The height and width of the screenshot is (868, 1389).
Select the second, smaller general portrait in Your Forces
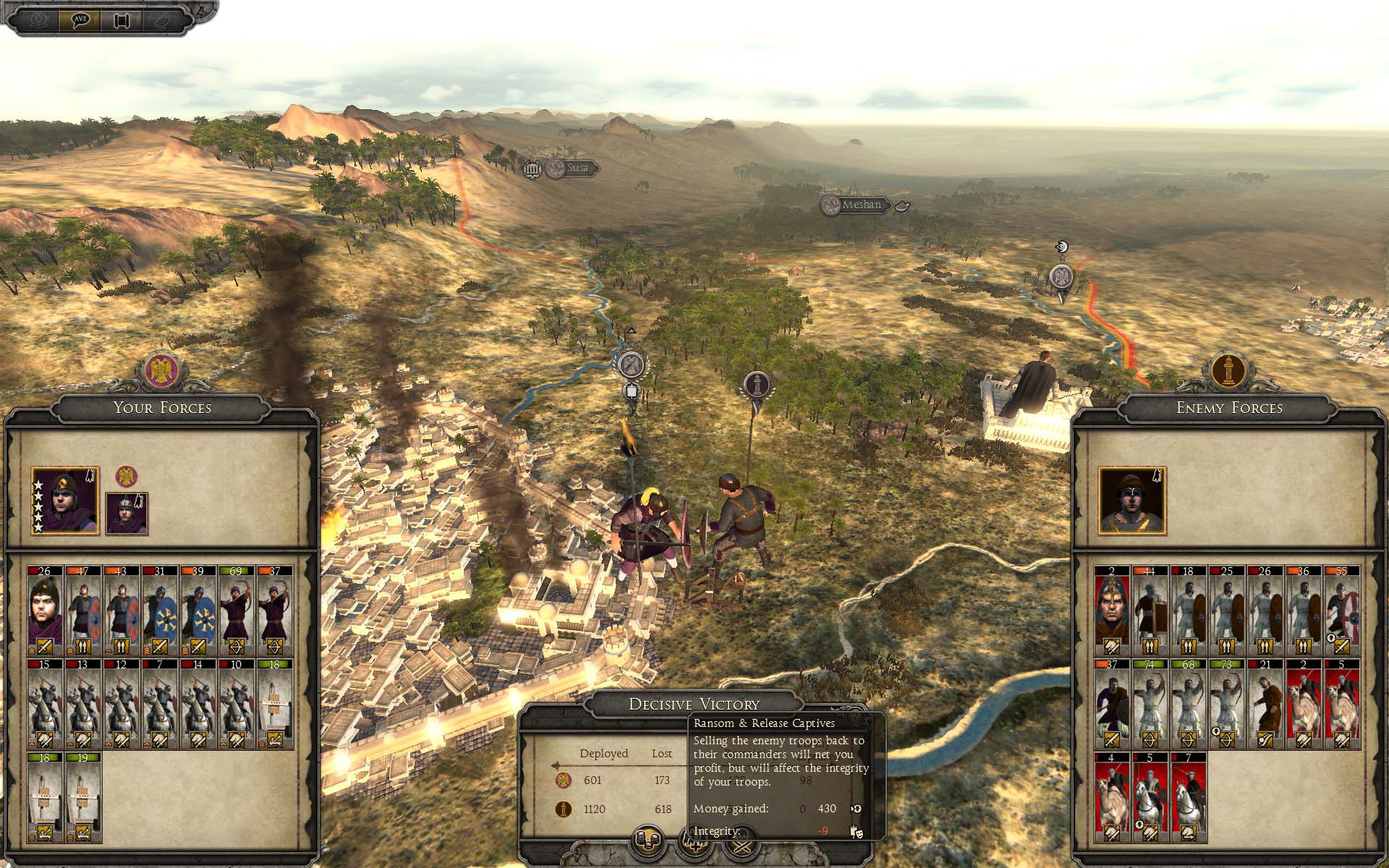tap(127, 514)
